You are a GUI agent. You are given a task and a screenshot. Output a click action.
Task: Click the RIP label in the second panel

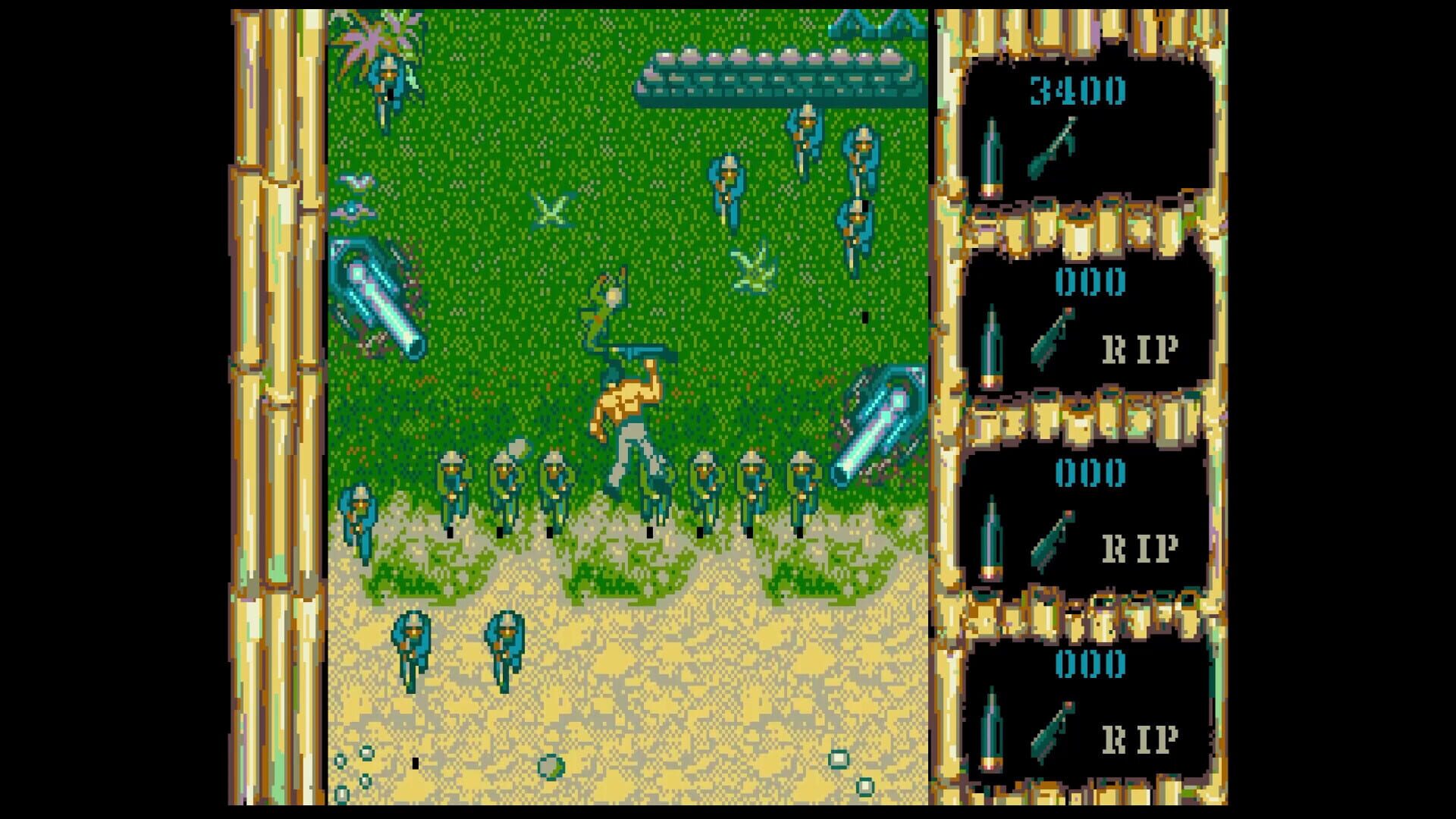click(1137, 349)
